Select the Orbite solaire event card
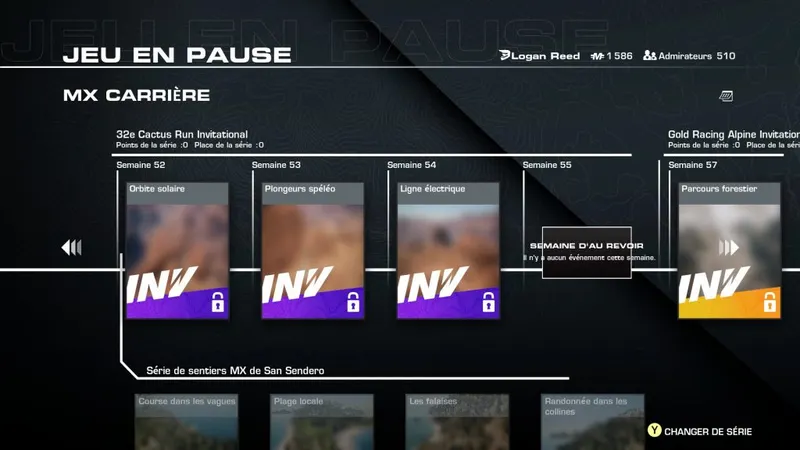The height and width of the screenshot is (450, 800). pos(177,250)
